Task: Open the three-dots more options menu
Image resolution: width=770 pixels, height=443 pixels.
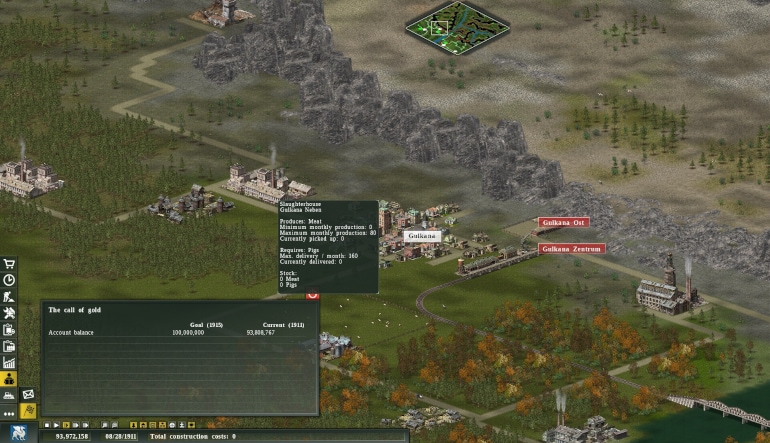Action: pyautogui.click(x=9, y=412)
